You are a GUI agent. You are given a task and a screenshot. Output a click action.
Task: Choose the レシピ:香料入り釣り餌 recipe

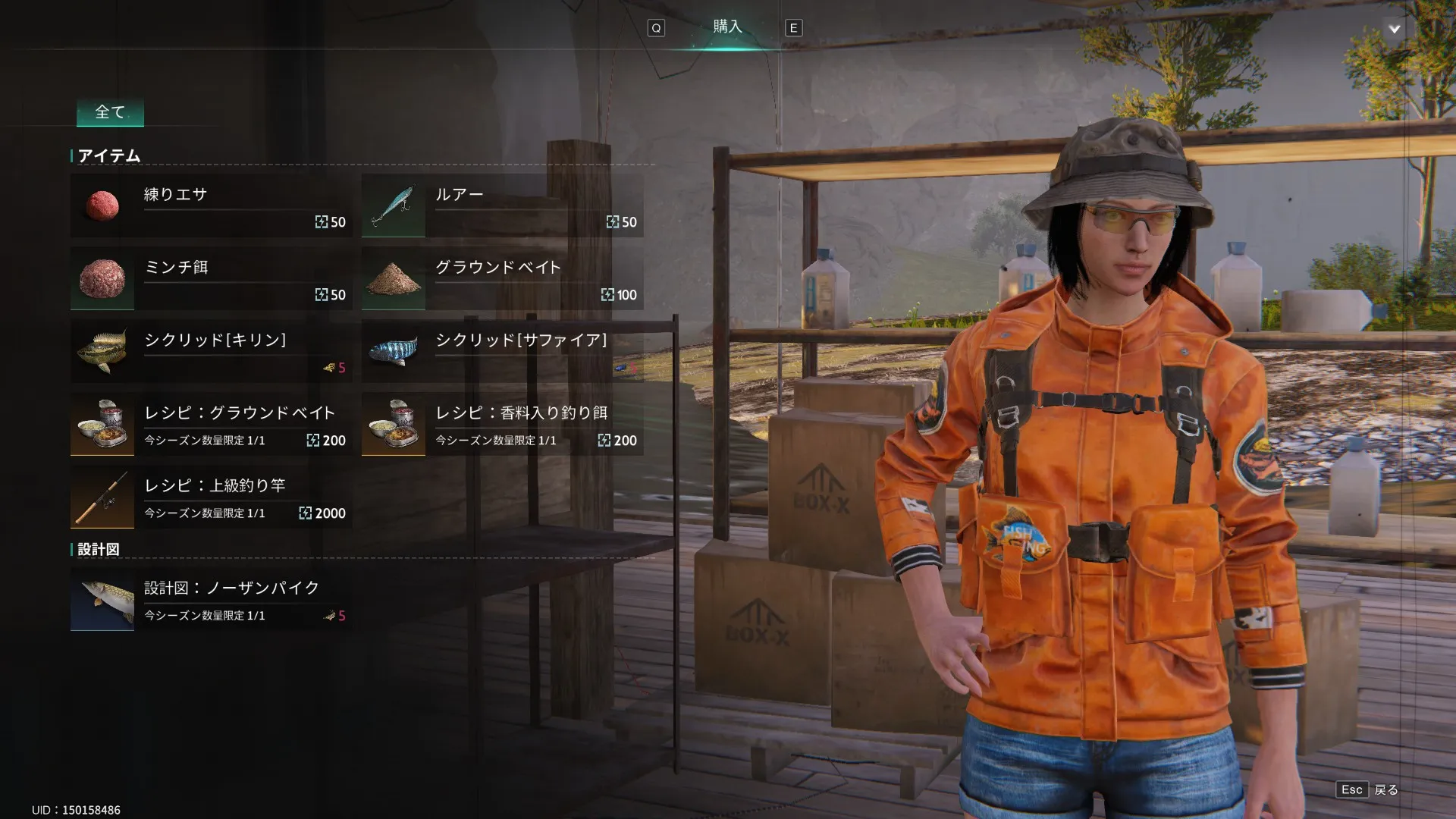pos(502,424)
